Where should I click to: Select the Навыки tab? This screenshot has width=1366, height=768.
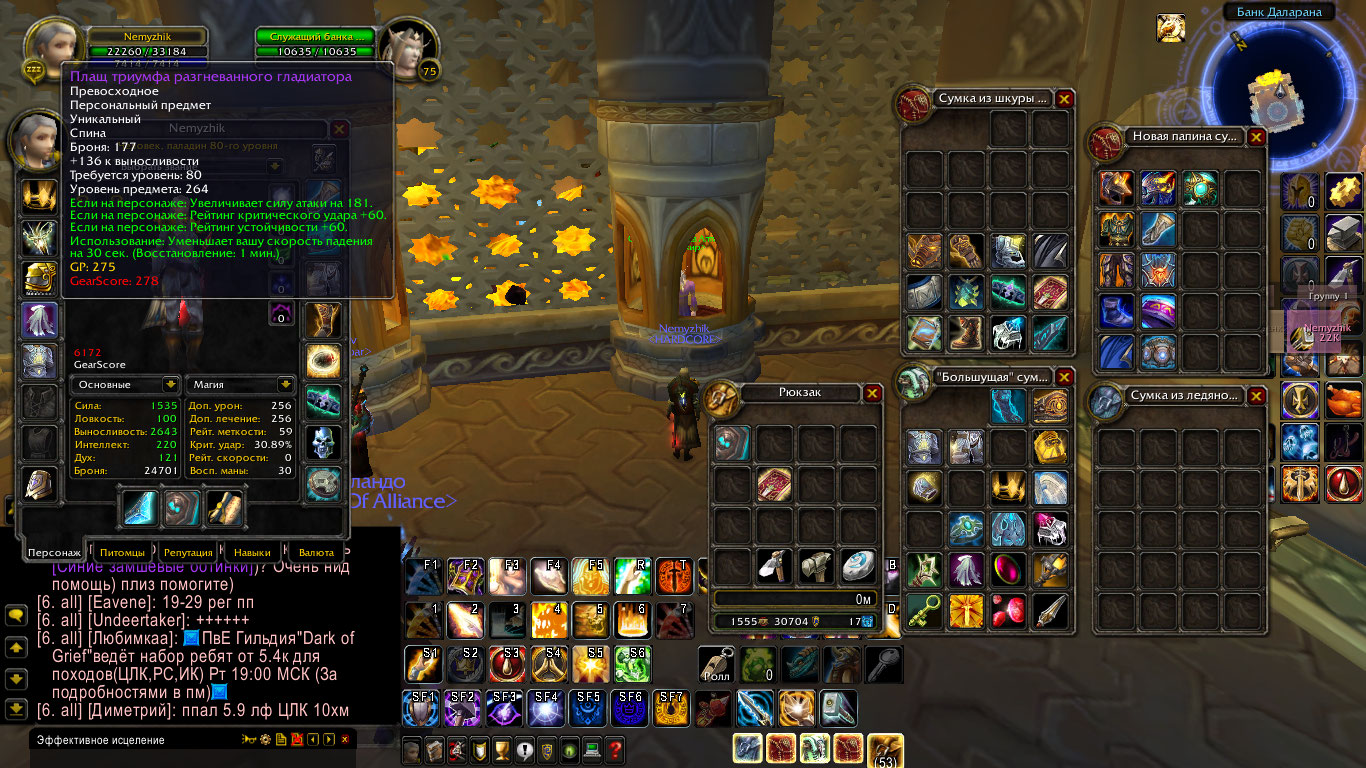[252, 552]
